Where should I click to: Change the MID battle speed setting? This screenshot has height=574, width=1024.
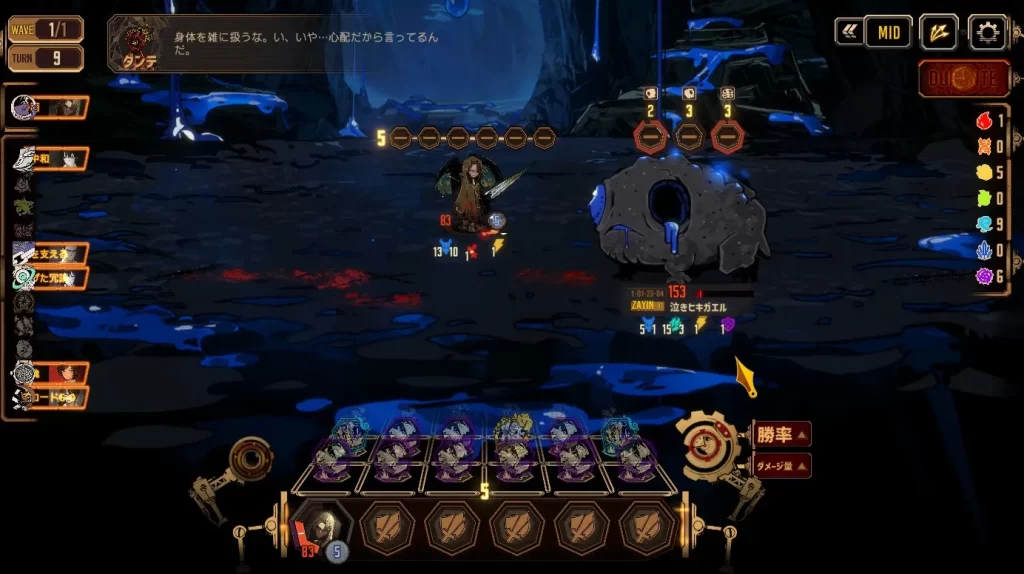[x=887, y=32]
